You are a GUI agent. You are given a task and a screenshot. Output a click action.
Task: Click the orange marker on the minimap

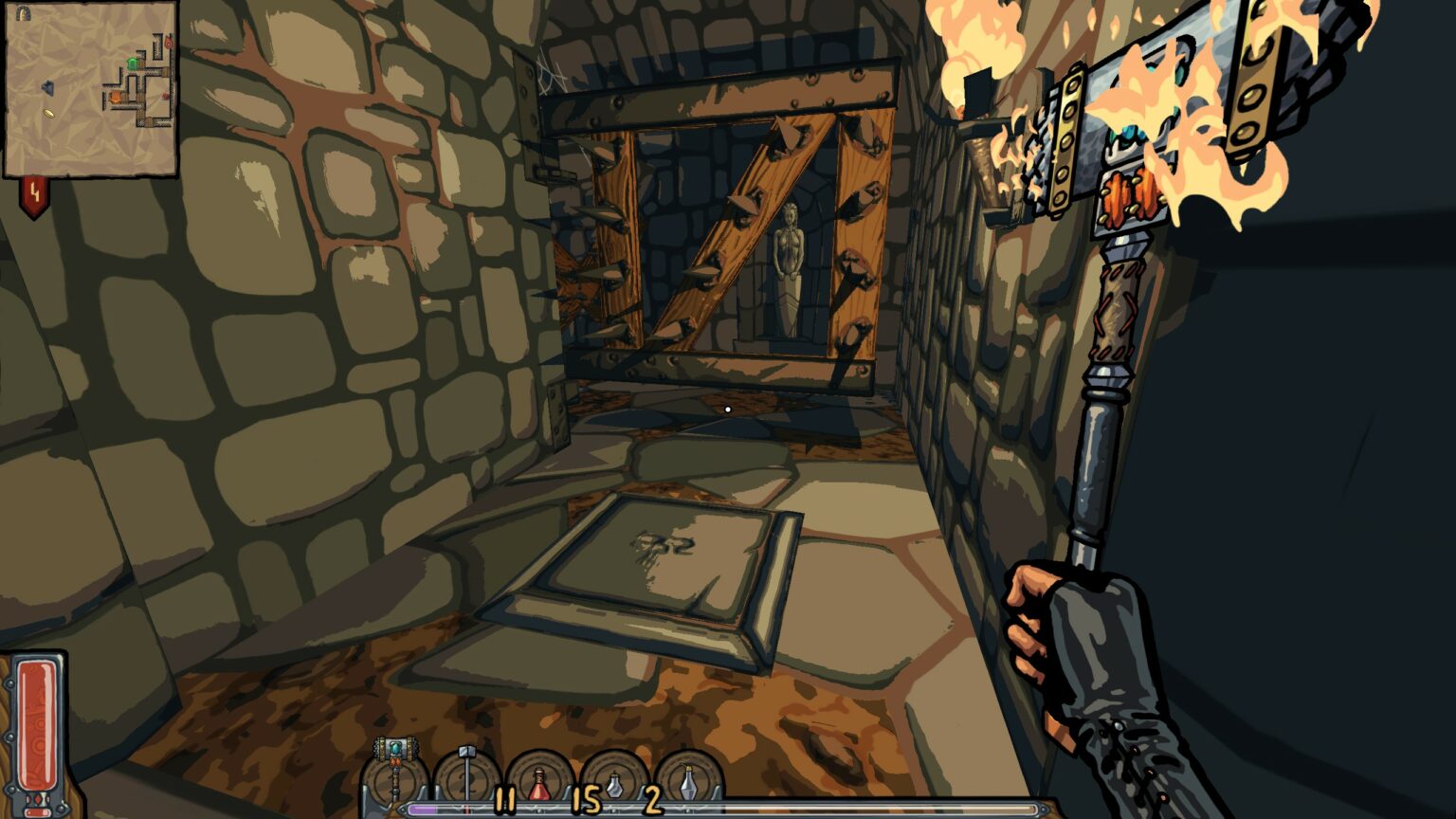pyautogui.click(x=116, y=96)
